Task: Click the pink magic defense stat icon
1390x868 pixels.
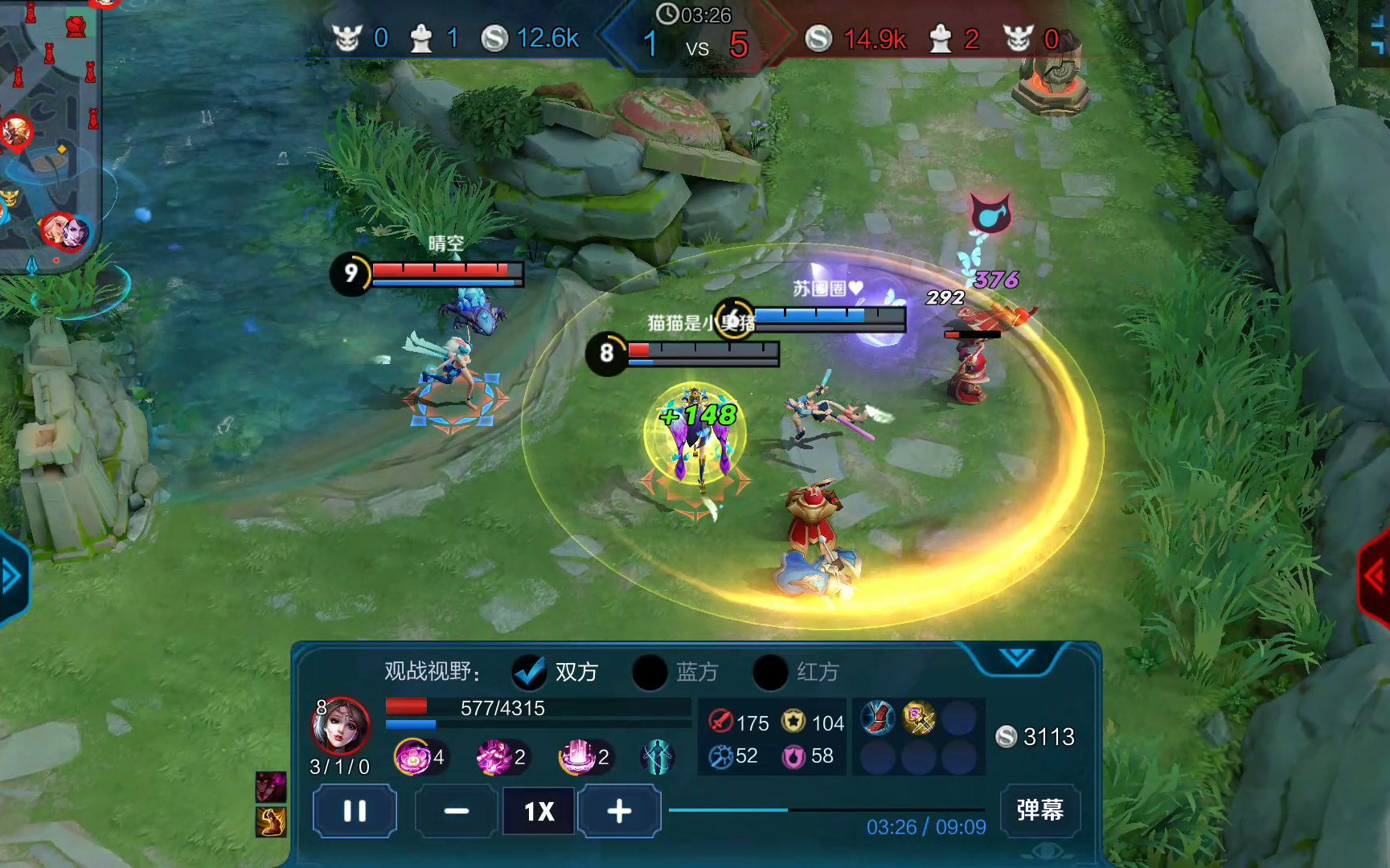Action: pyautogui.click(x=793, y=755)
